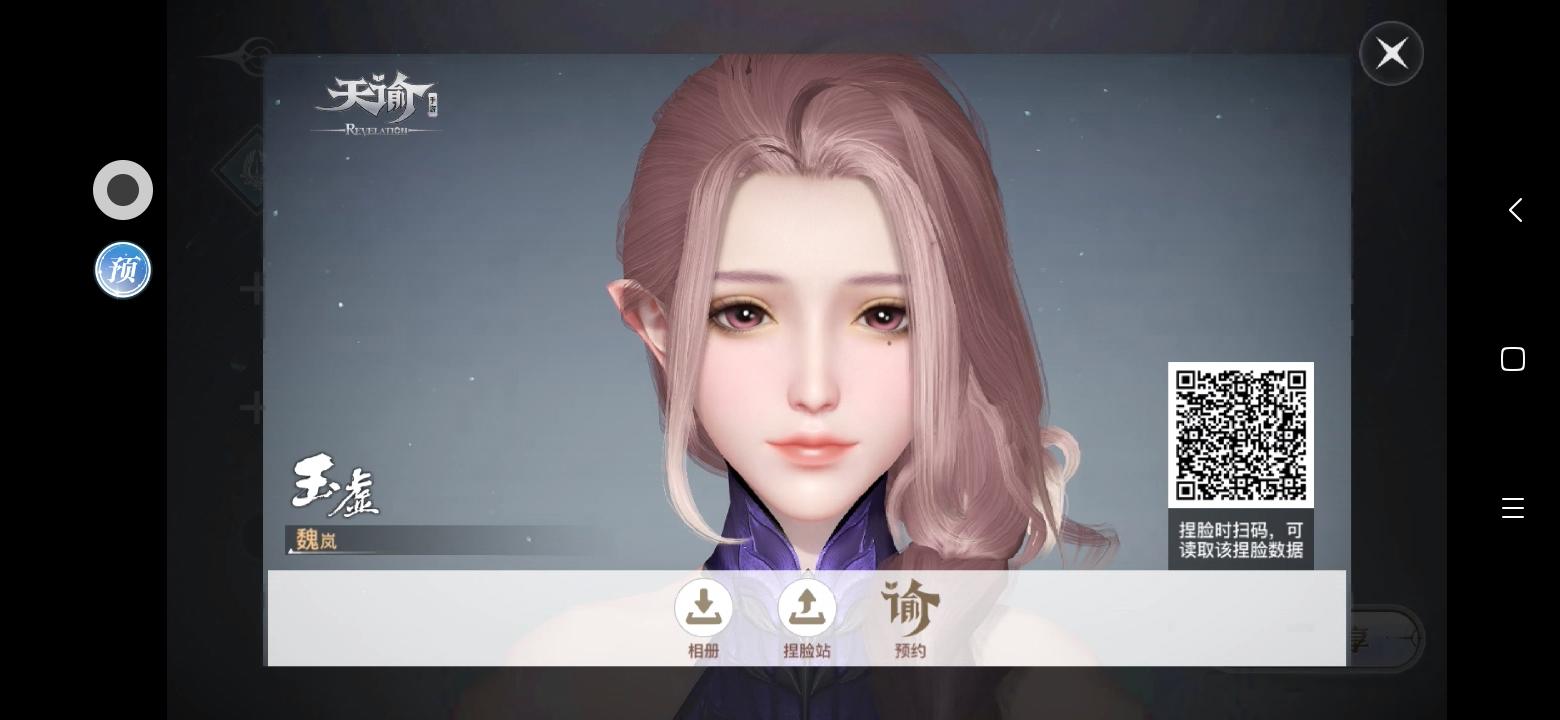Tap the 相册 album download icon
The height and width of the screenshot is (720, 1560).
704,607
